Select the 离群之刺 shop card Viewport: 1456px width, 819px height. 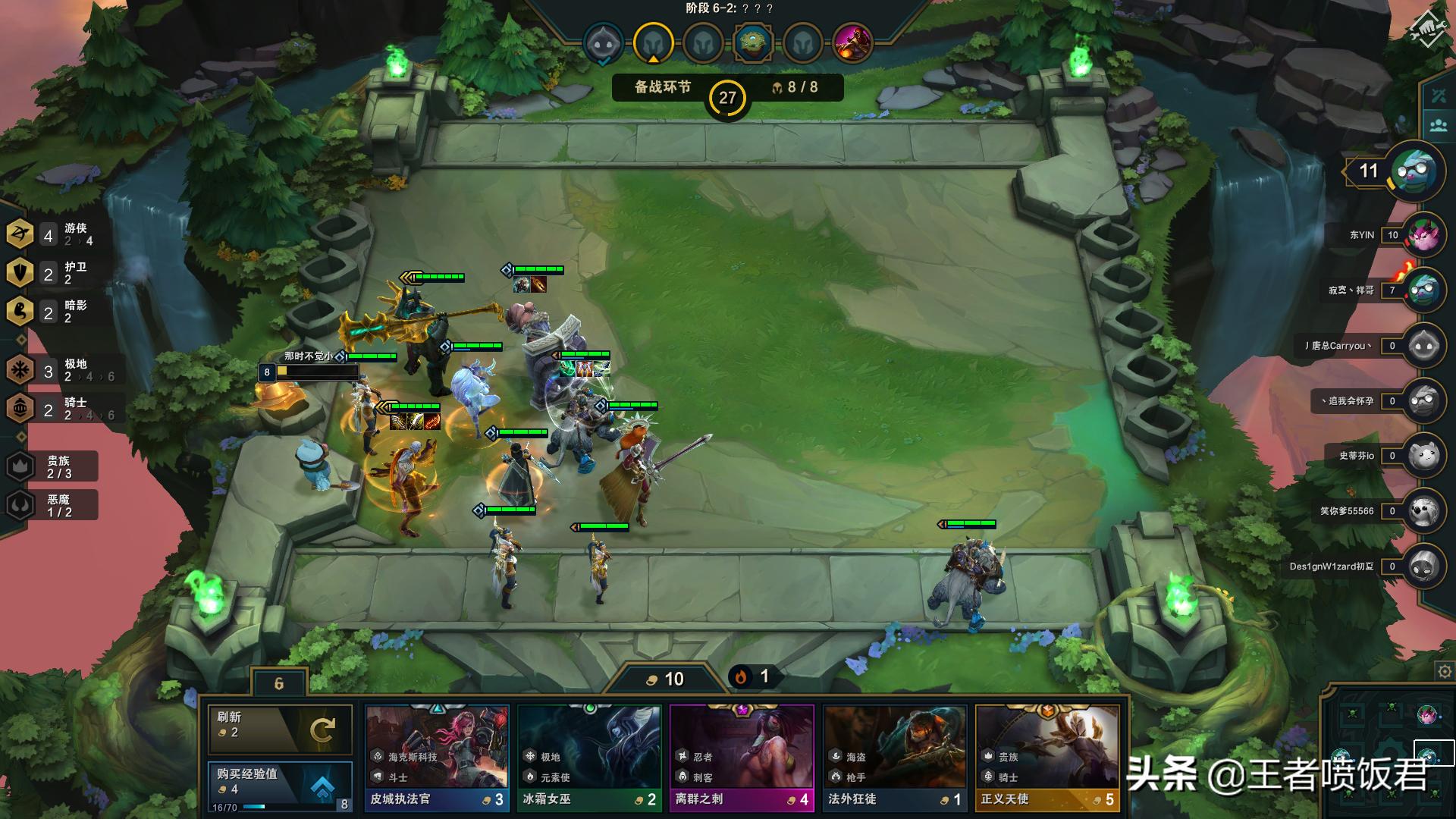click(x=742, y=758)
